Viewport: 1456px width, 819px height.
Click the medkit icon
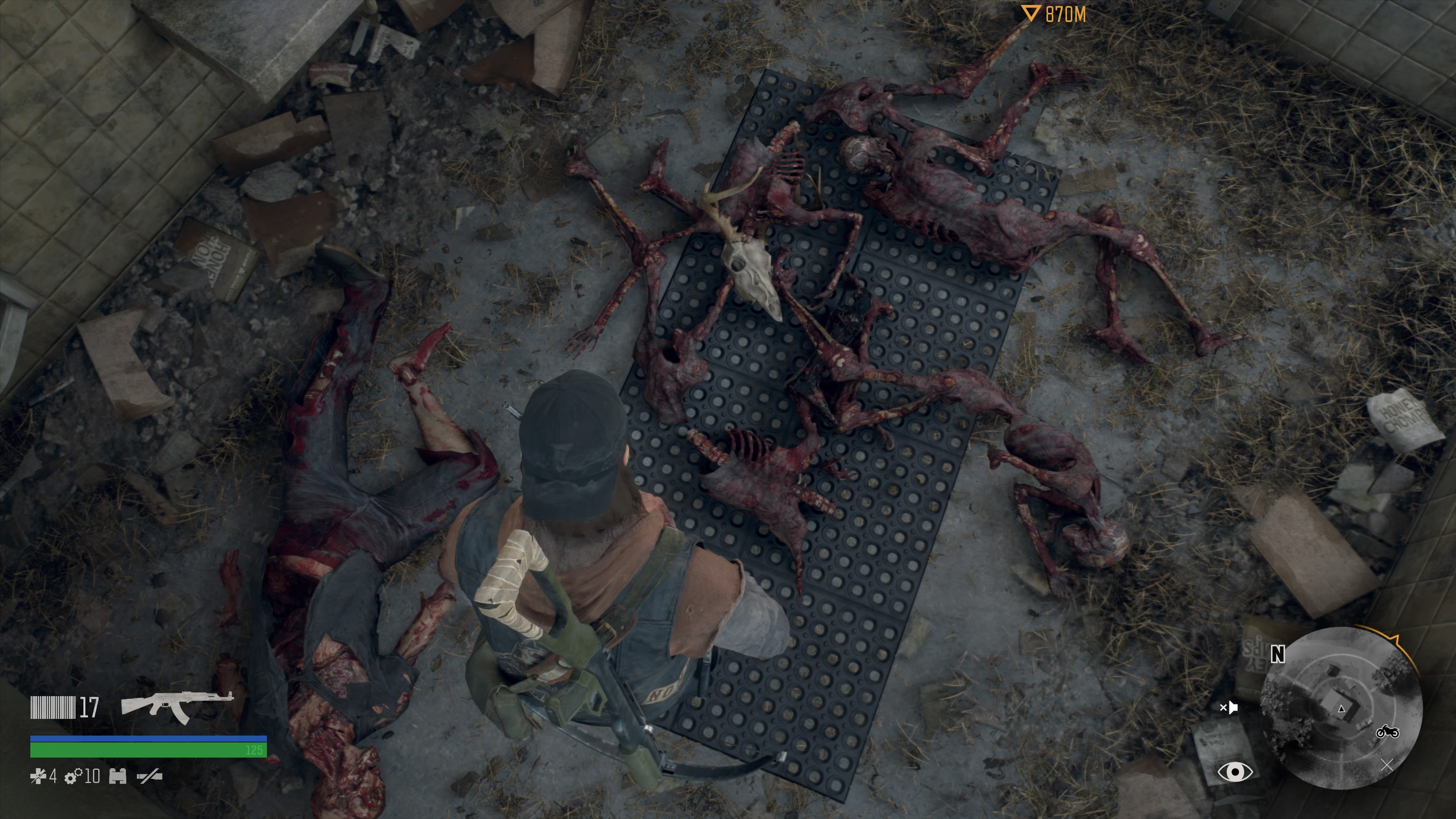click(x=38, y=777)
